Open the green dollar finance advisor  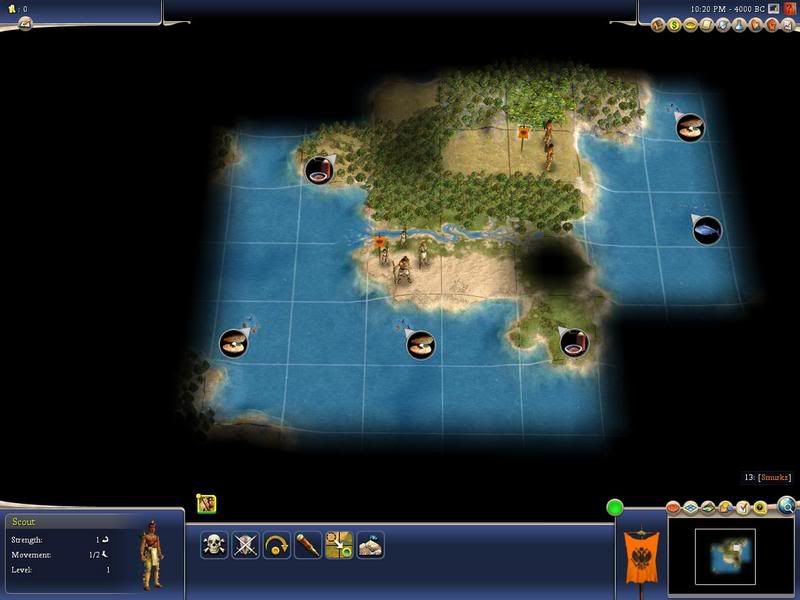click(675, 24)
